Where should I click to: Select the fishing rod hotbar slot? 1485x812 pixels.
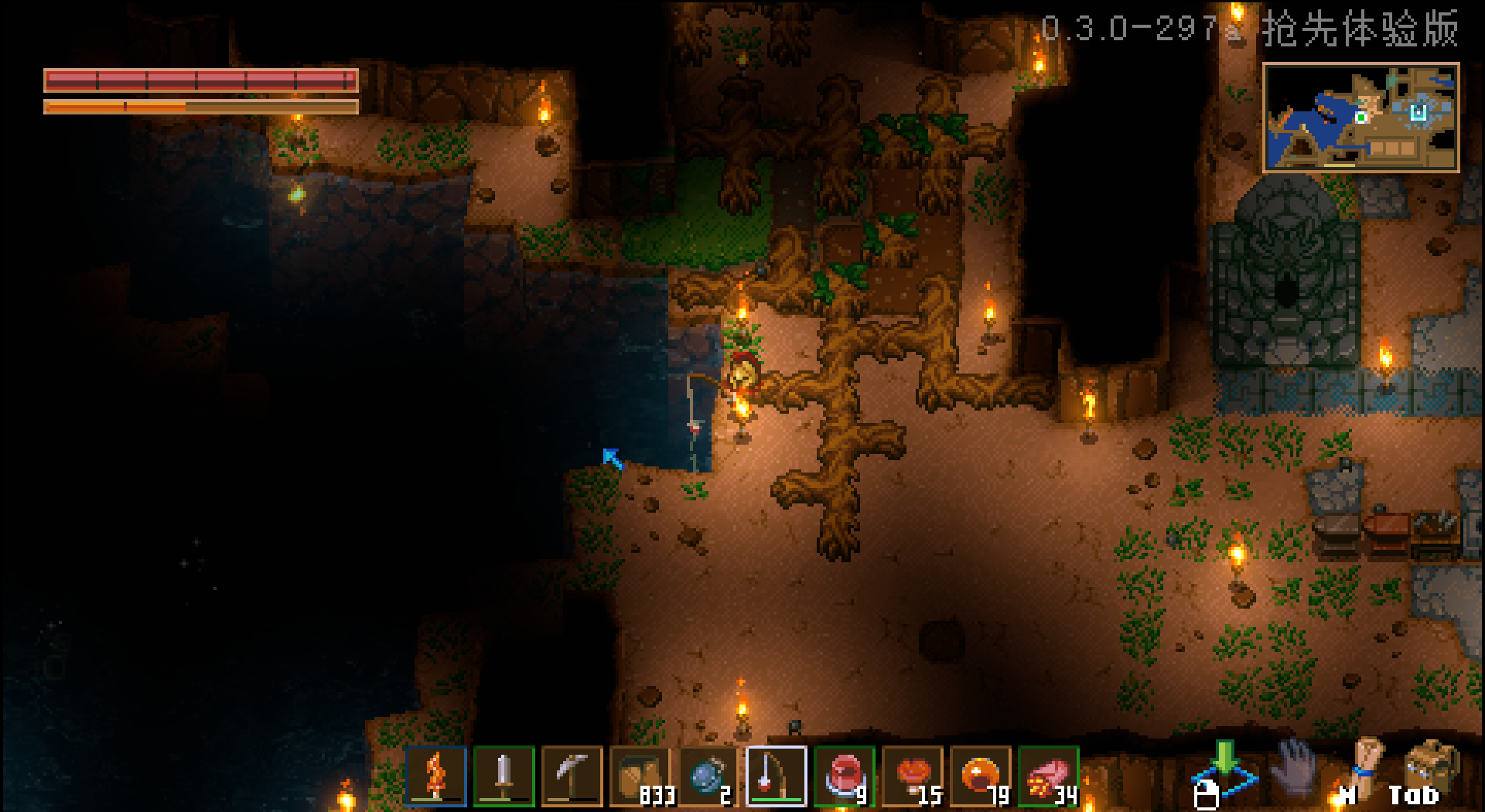point(777,776)
